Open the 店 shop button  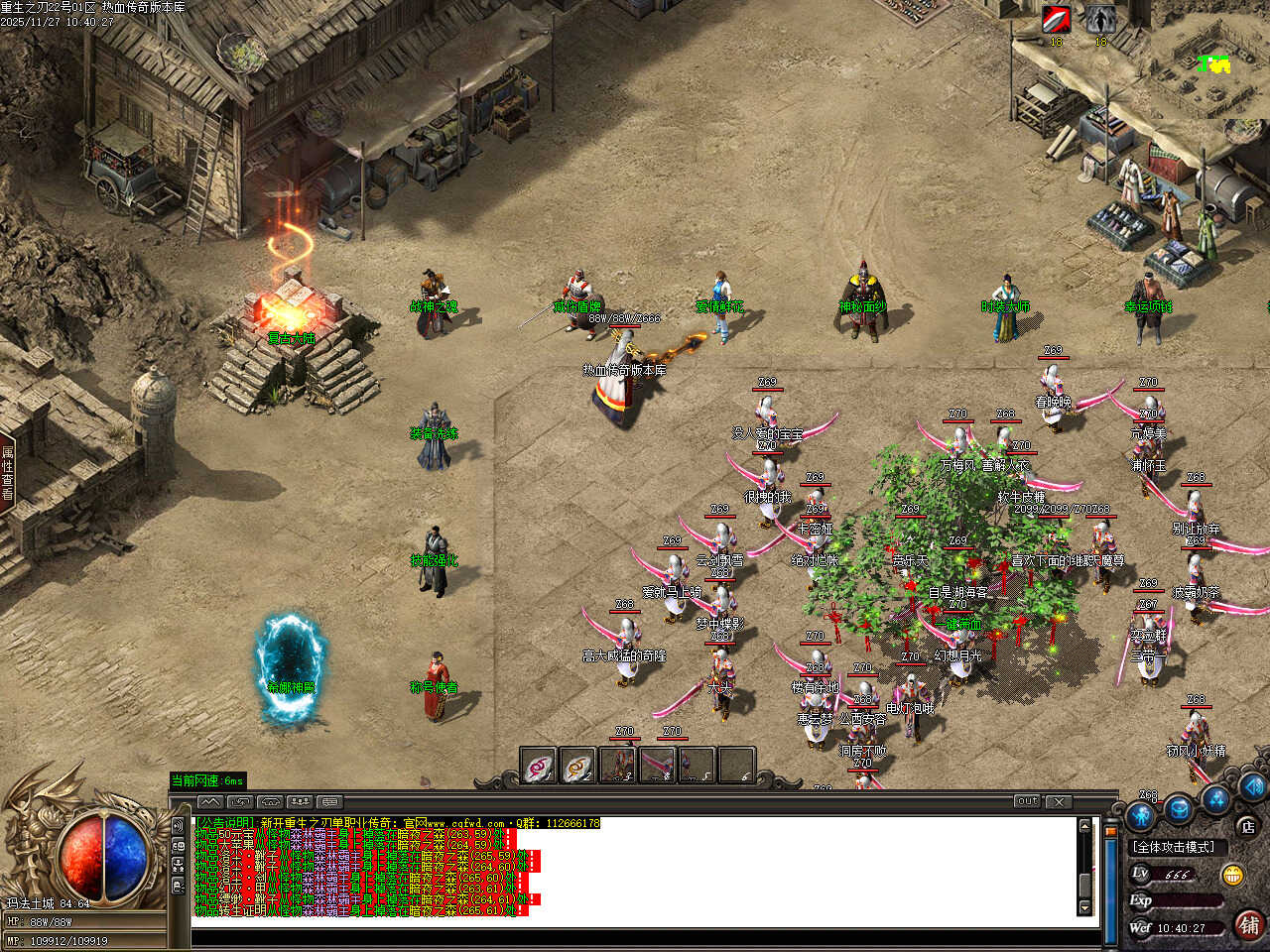pyautogui.click(x=1247, y=826)
